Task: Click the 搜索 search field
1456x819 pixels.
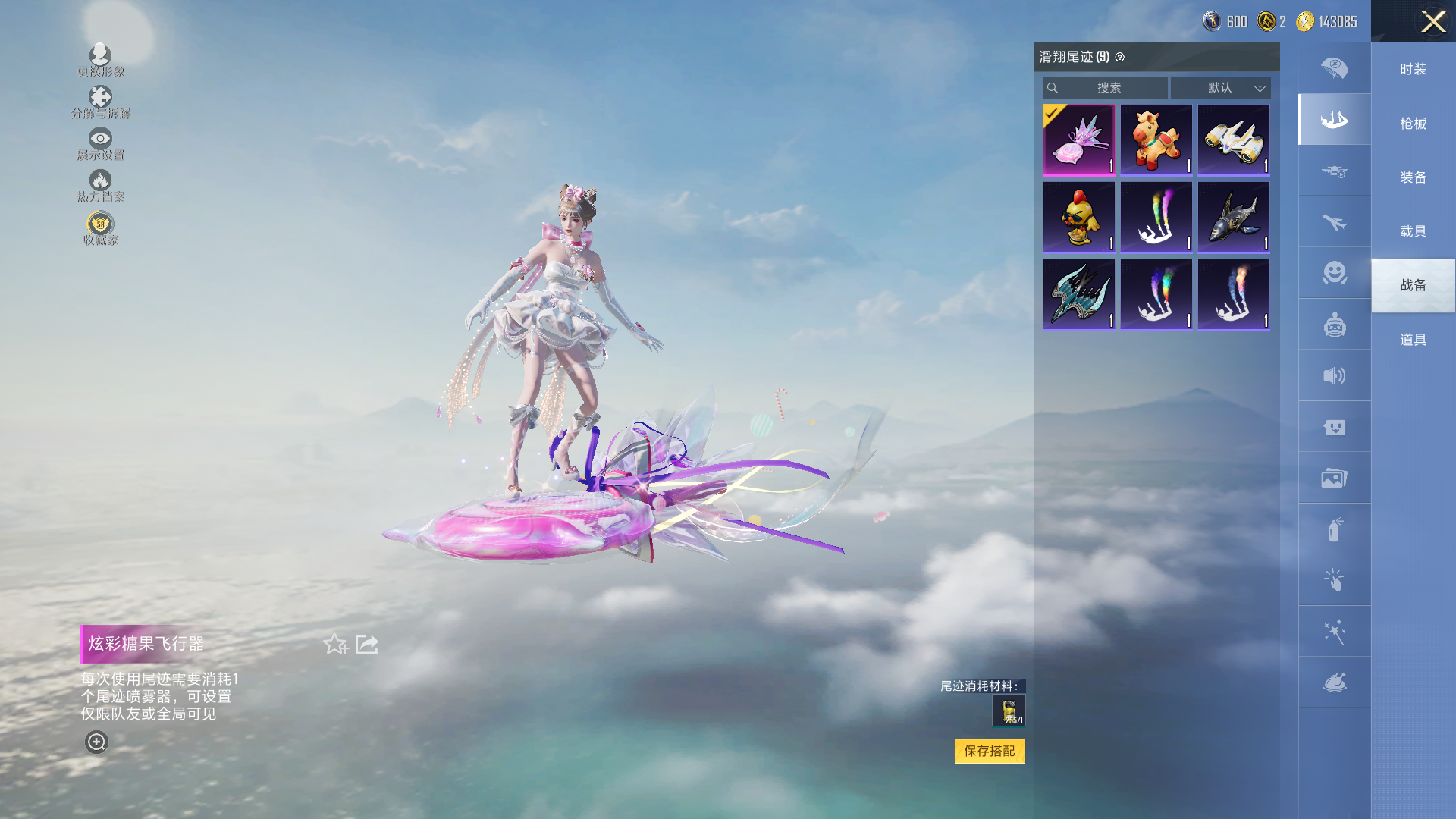Action: tap(1105, 88)
